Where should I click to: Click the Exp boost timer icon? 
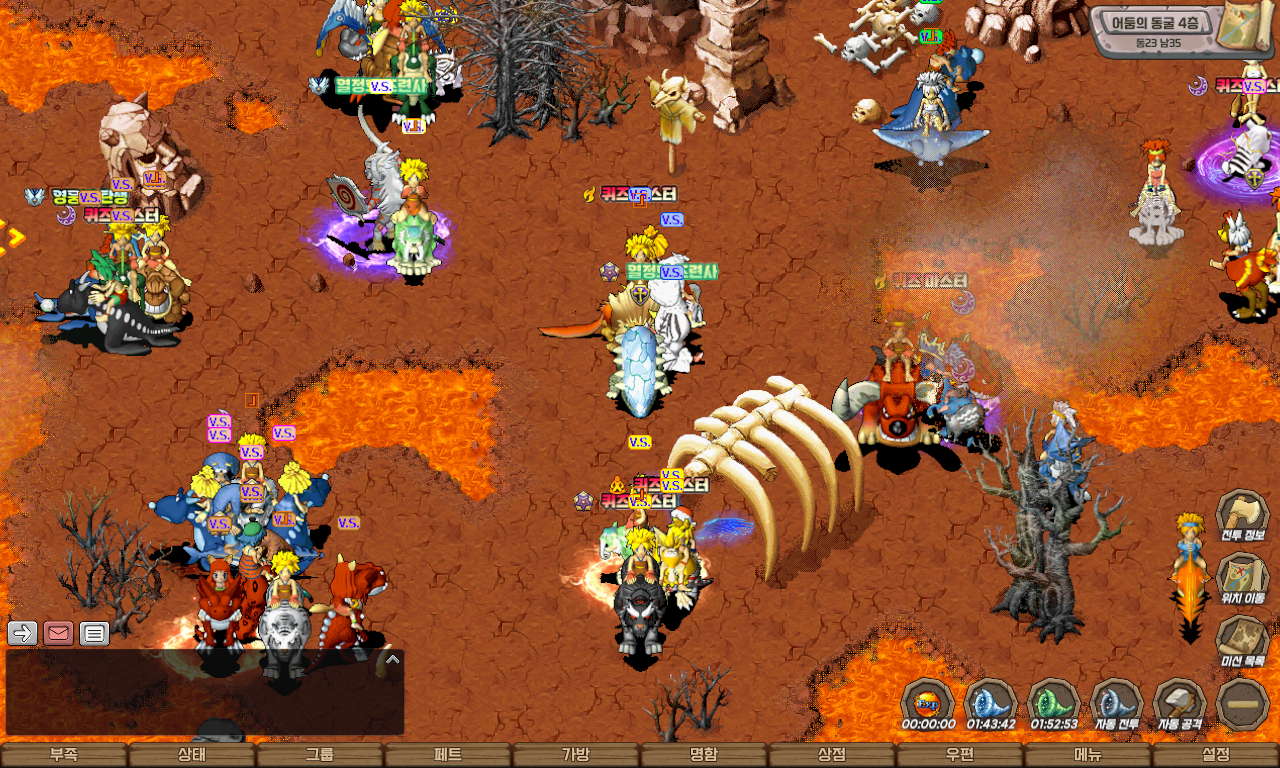pos(927,702)
